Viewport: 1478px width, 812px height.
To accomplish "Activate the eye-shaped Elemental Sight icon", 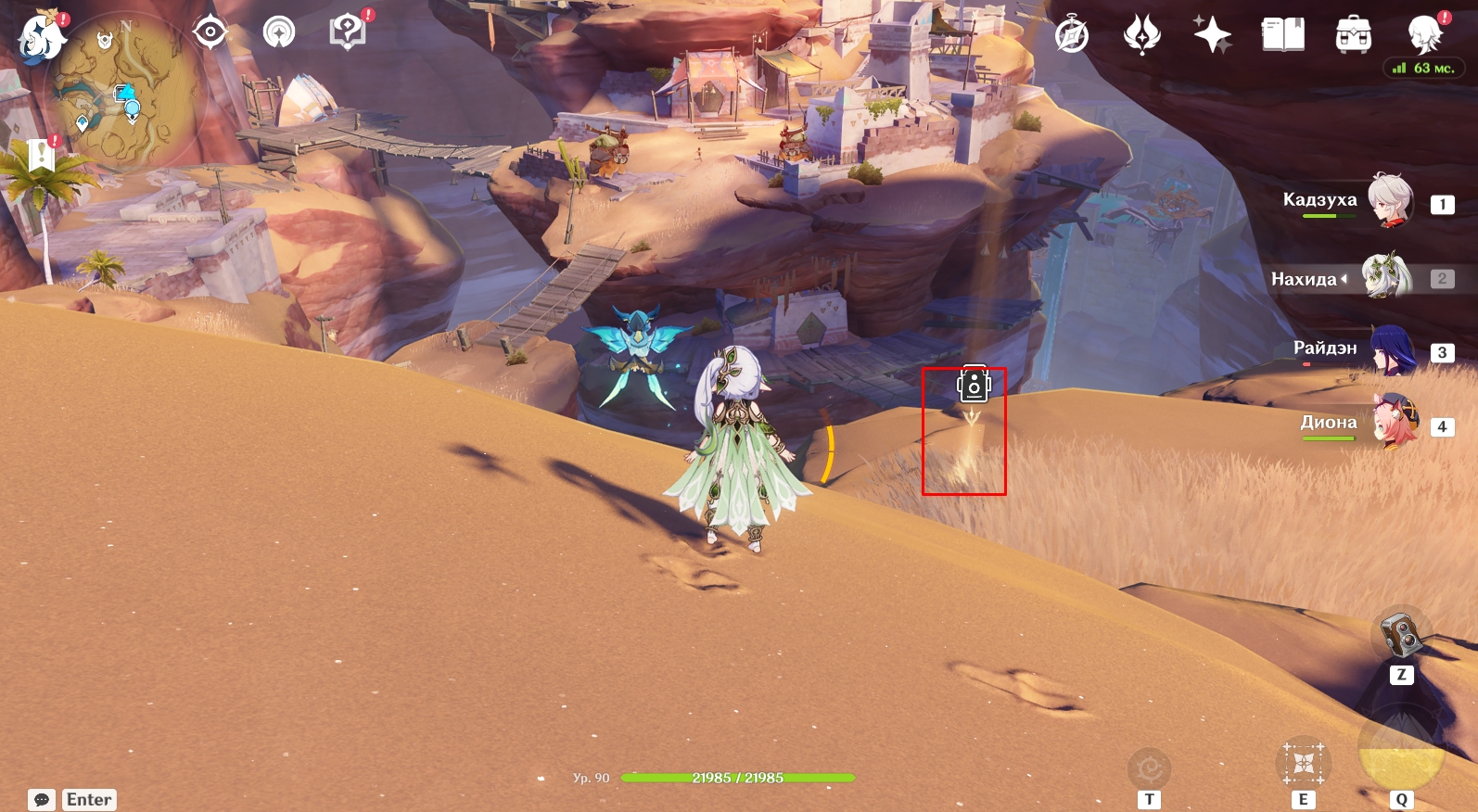I will [x=210, y=33].
